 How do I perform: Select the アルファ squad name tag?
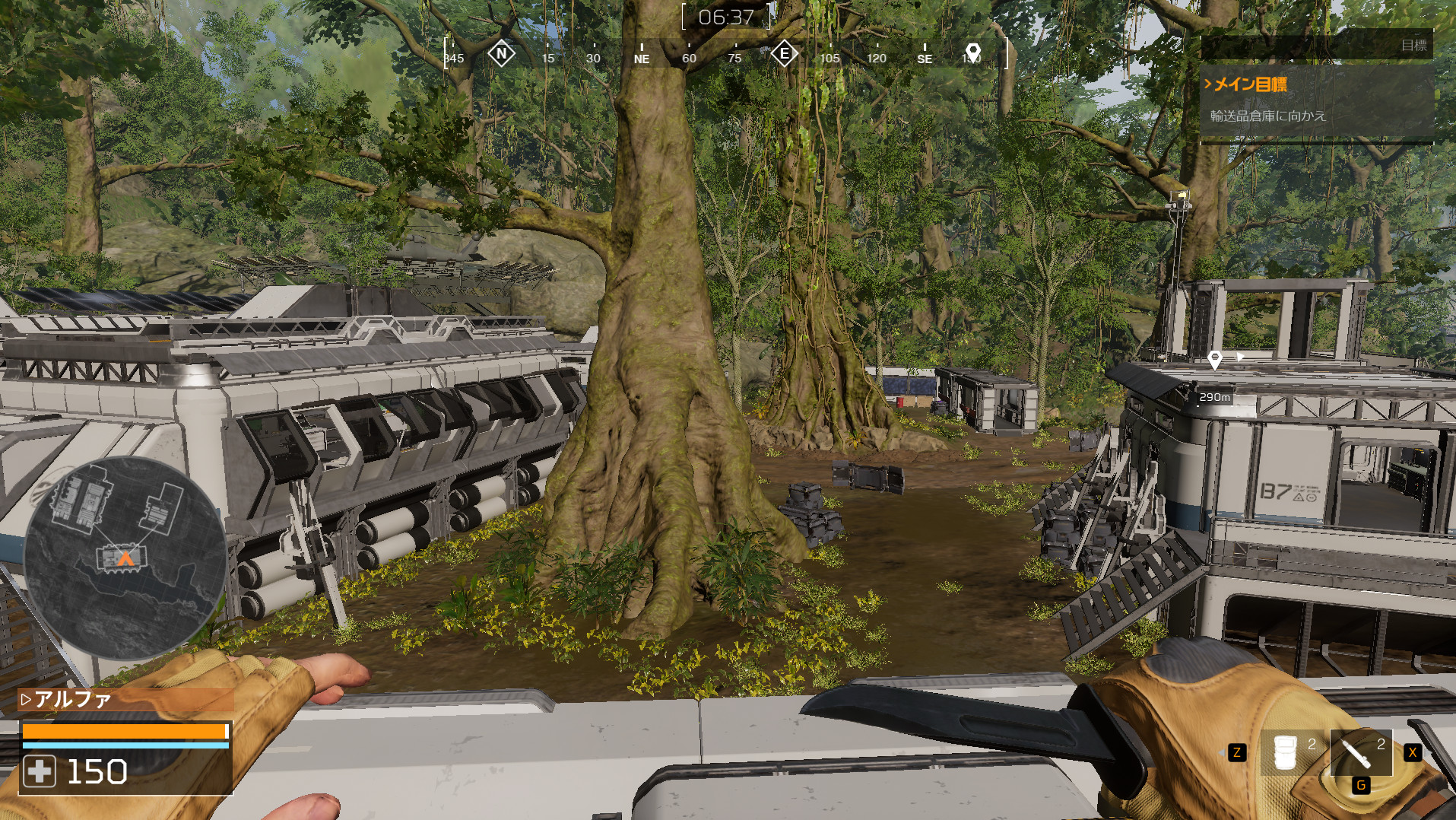72,699
